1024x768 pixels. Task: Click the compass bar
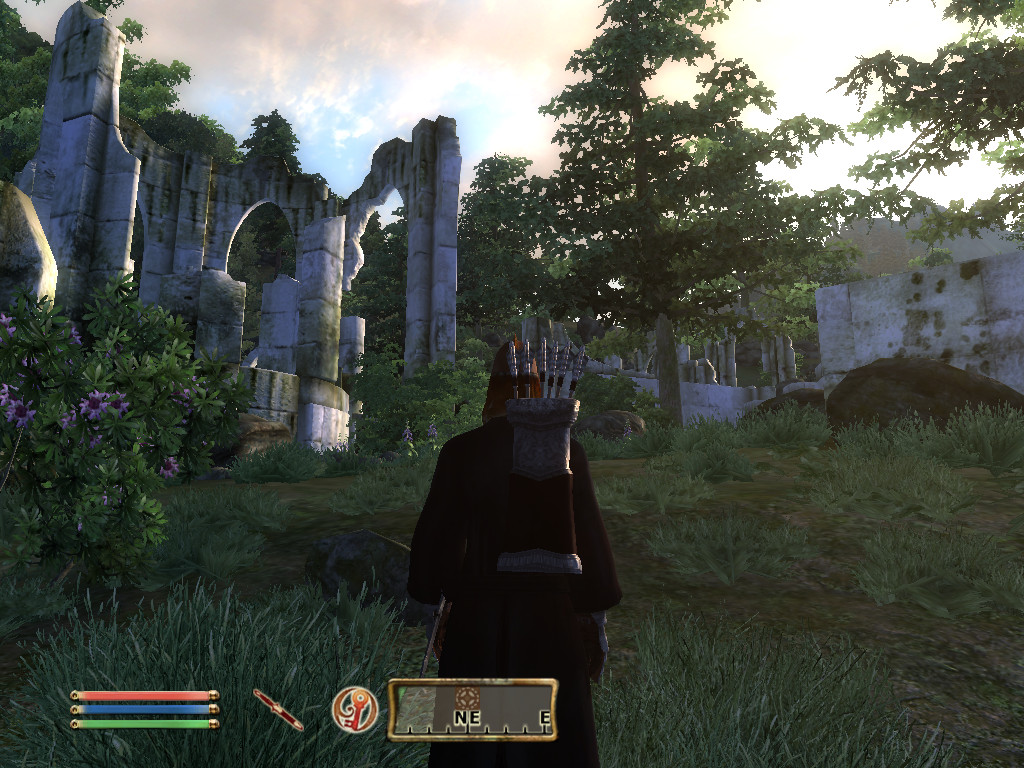click(x=472, y=709)
